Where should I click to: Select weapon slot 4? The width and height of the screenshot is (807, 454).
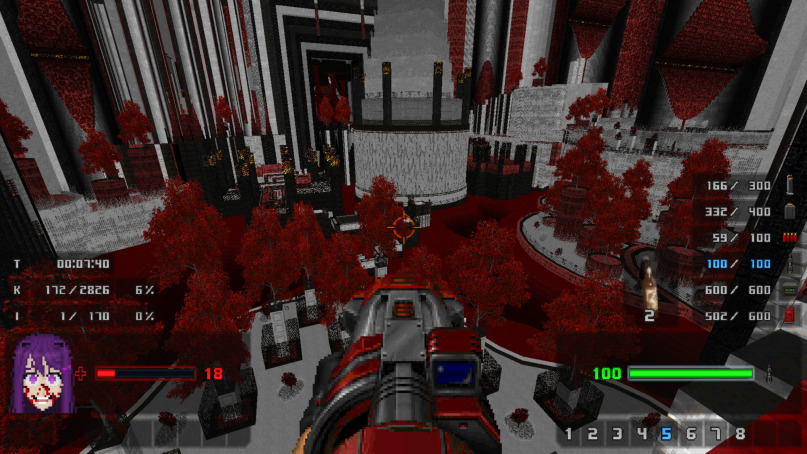(642, 434)
